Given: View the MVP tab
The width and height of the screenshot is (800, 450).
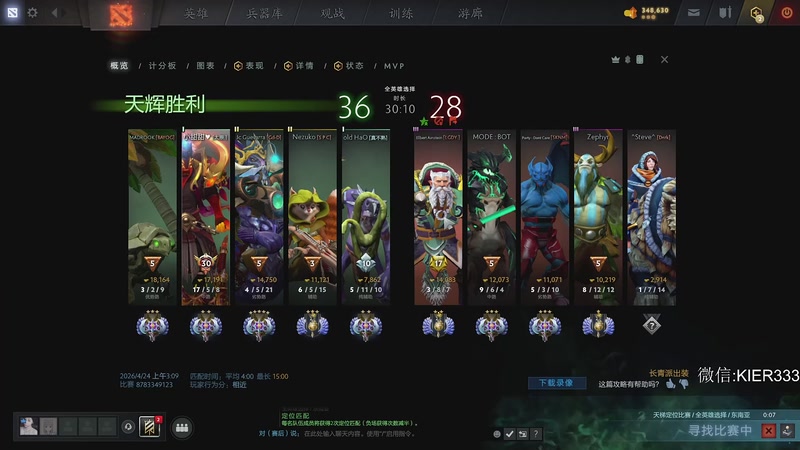Looking at the screenshot, I should pyautogui.click(x=394, y=66).
